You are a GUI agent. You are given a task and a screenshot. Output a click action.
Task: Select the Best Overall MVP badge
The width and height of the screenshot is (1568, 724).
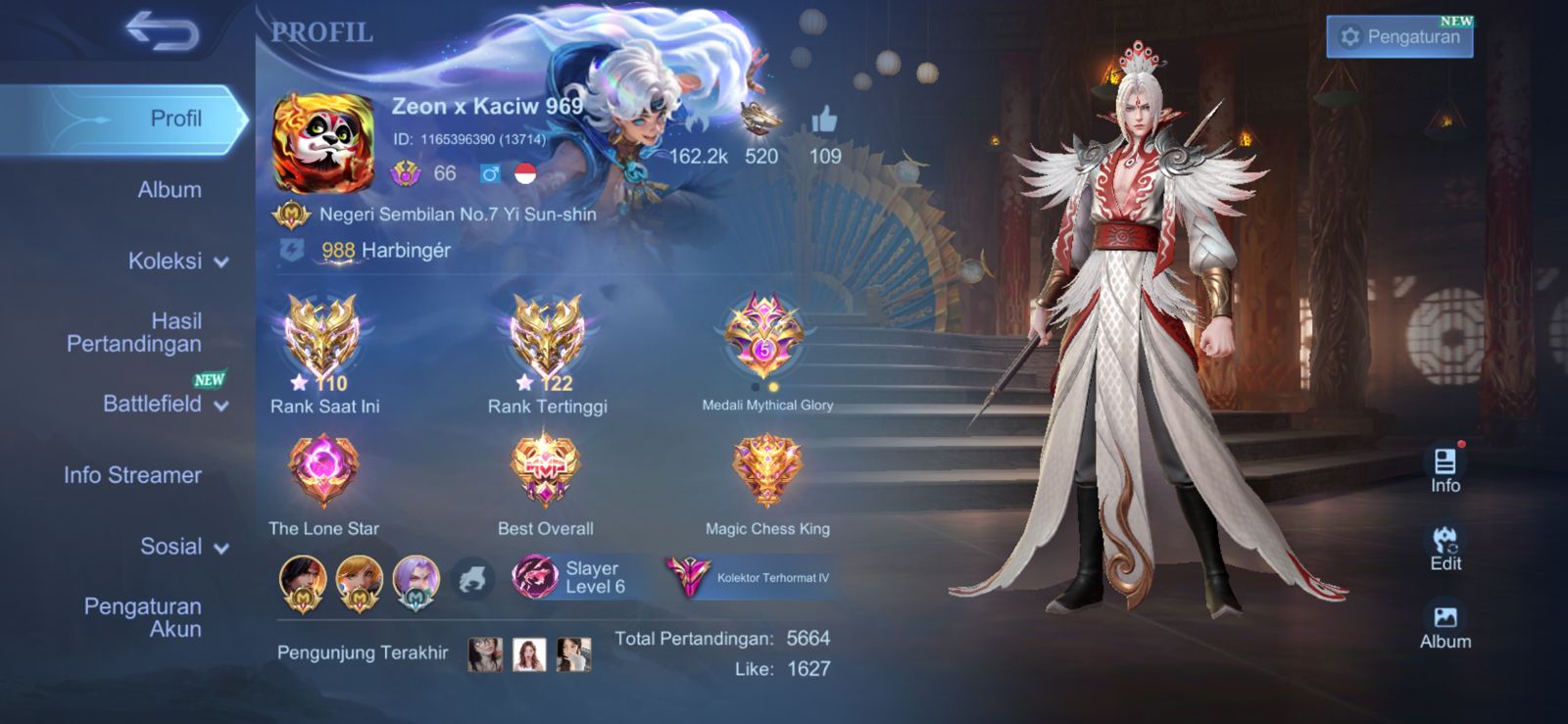546,472
